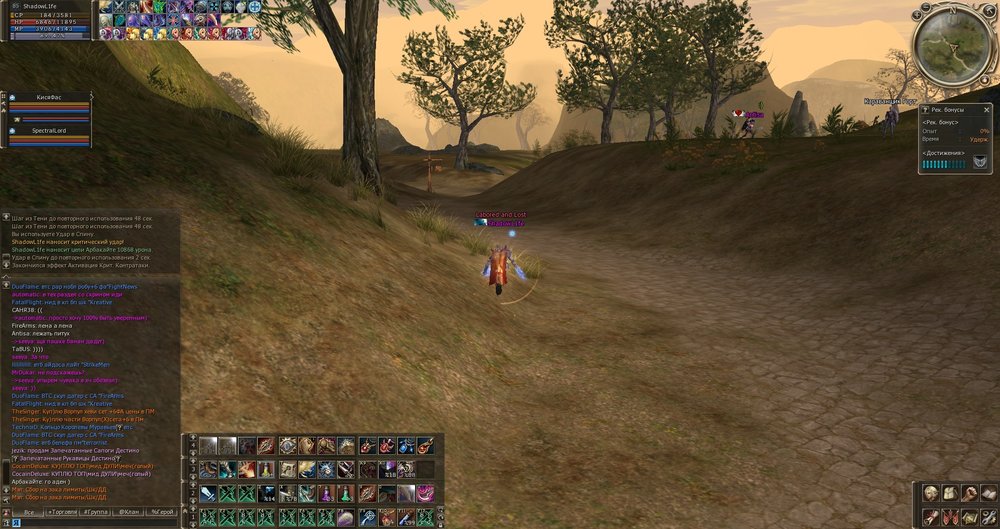
Task: Open the character status menu icon
Action: [x=930, y=493]
